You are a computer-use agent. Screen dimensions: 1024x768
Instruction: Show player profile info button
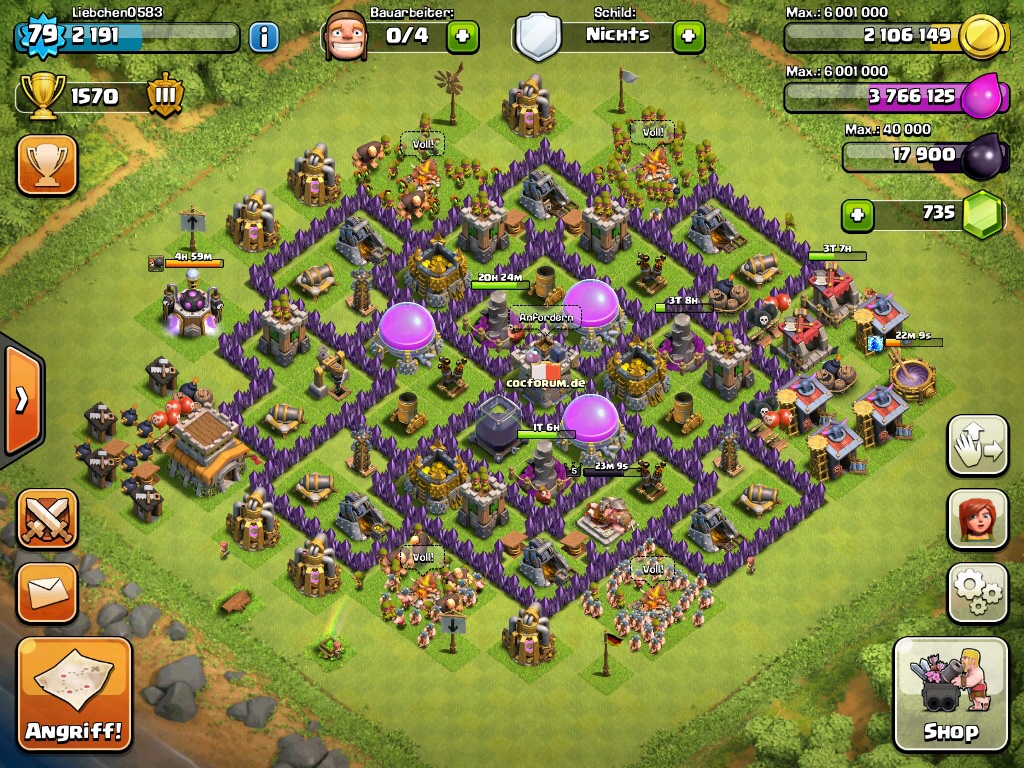(263, 38)
